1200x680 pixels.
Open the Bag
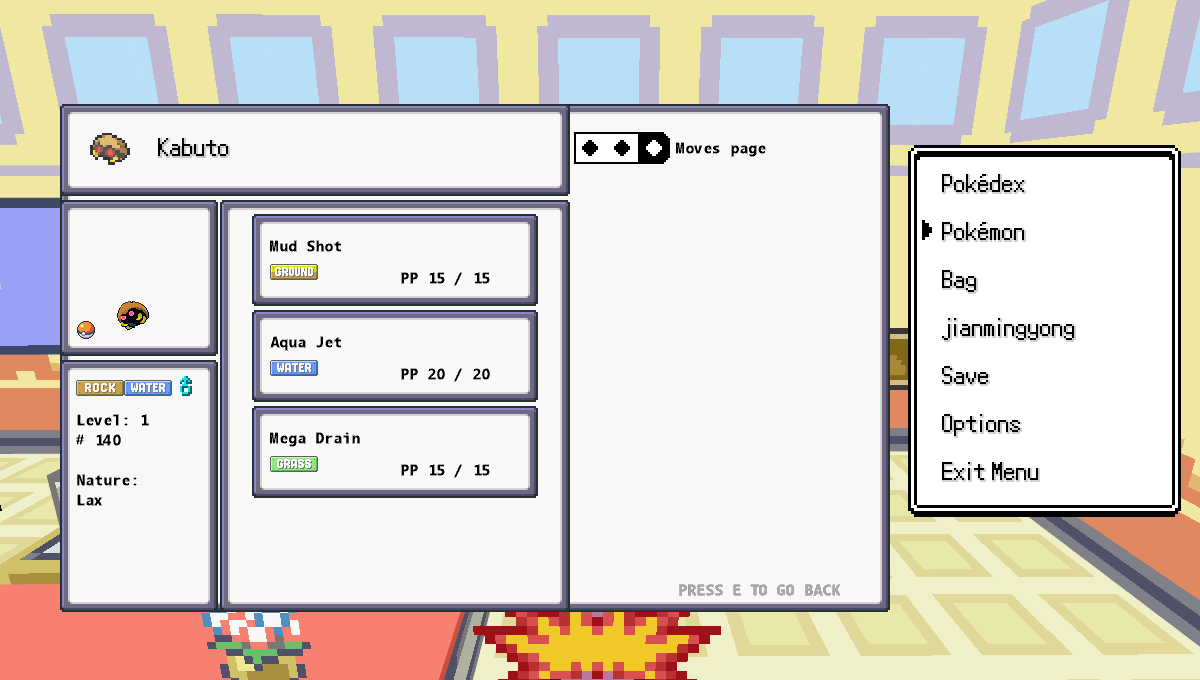pos(959,280)
